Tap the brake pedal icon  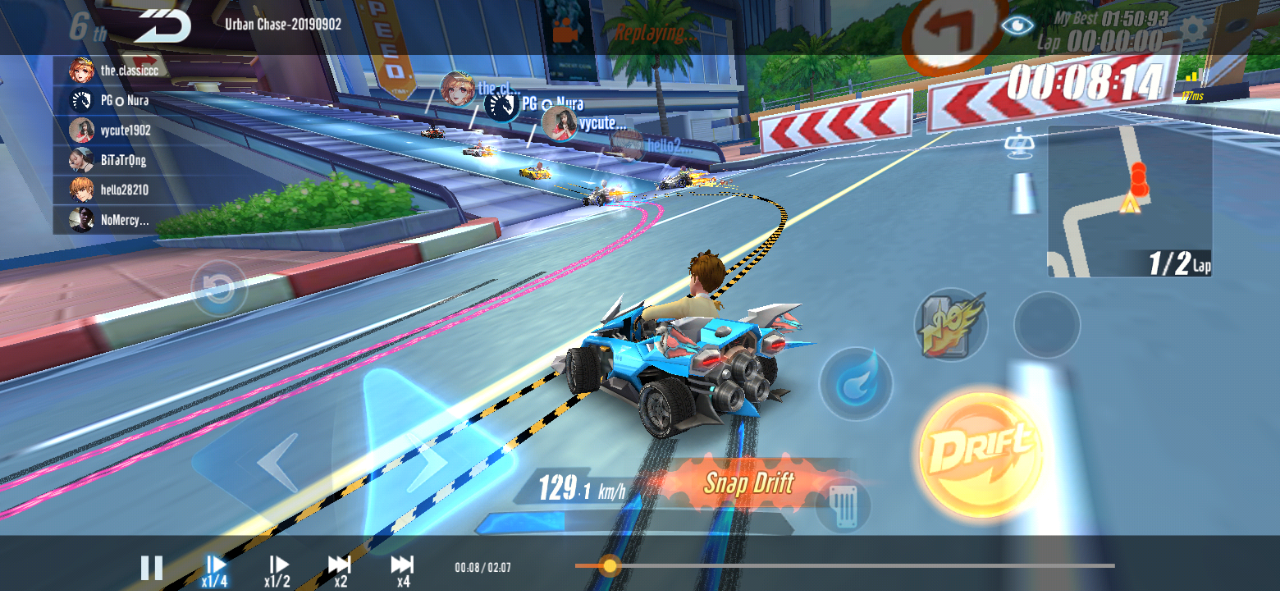pyautogui.click(x=842, y=504)
